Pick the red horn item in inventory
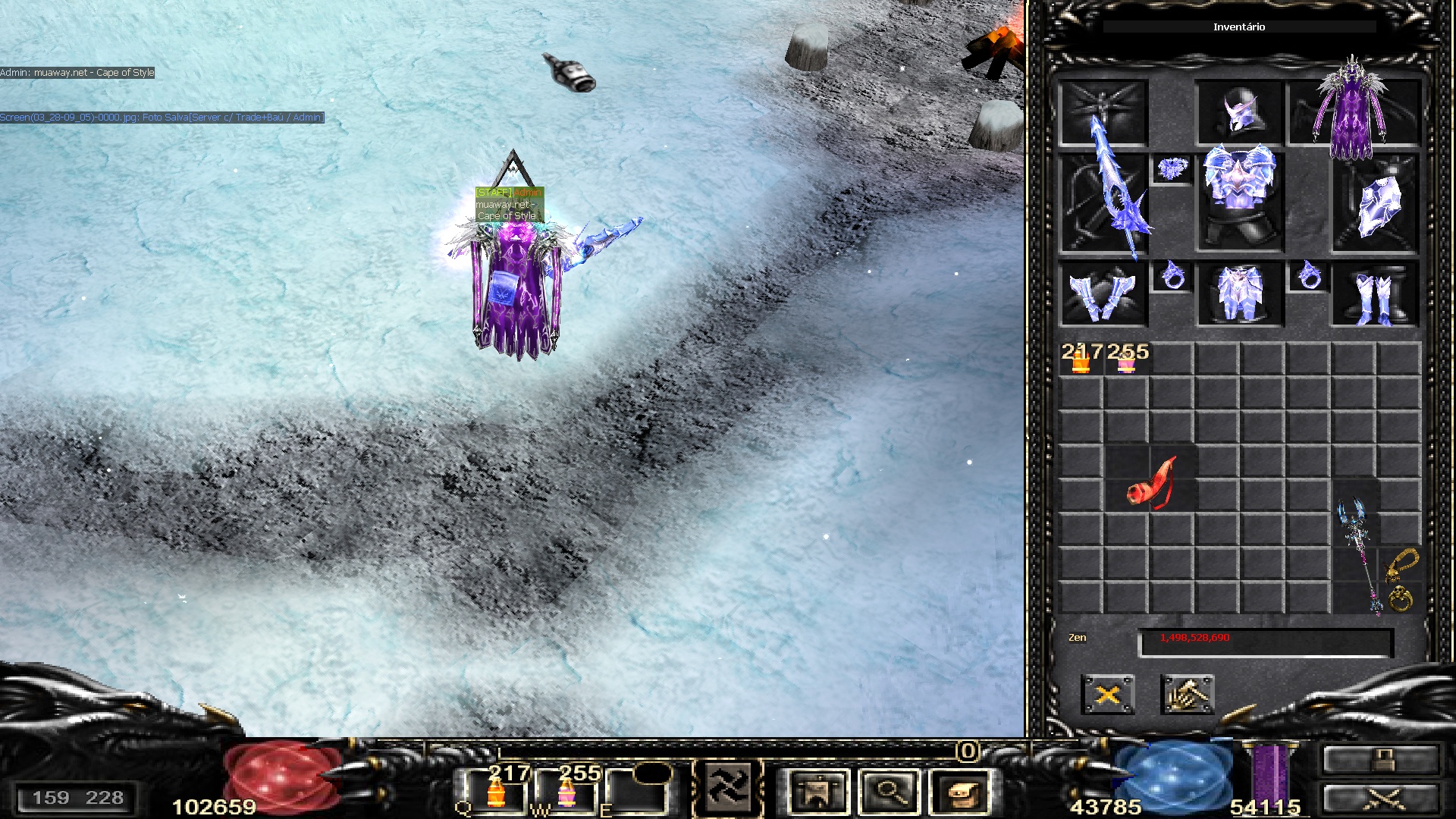This screenshot has height=819, width=1456. [x=1150, y=484]
